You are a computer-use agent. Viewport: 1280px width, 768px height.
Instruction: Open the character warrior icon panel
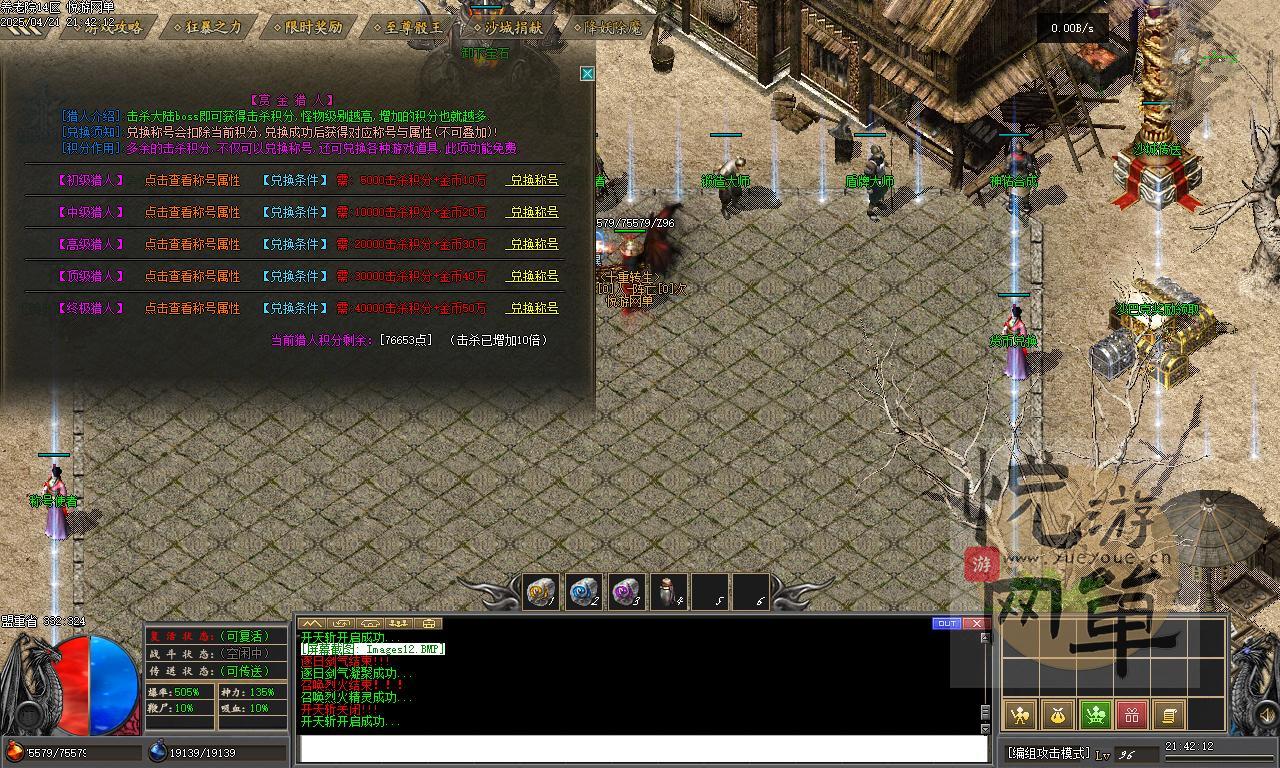tap(1019, 715)
